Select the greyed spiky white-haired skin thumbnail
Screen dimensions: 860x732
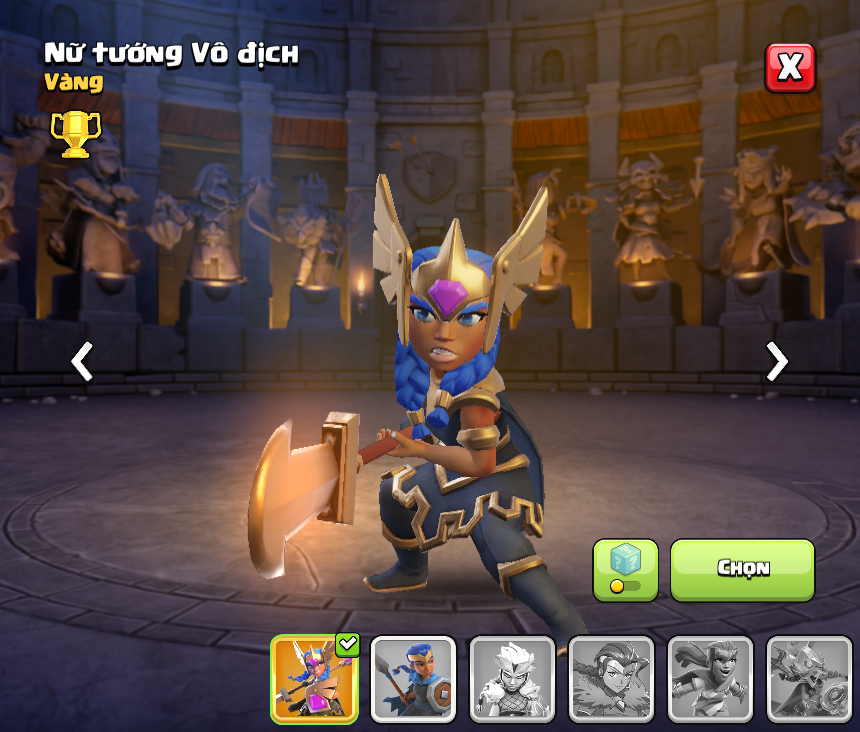512,679
